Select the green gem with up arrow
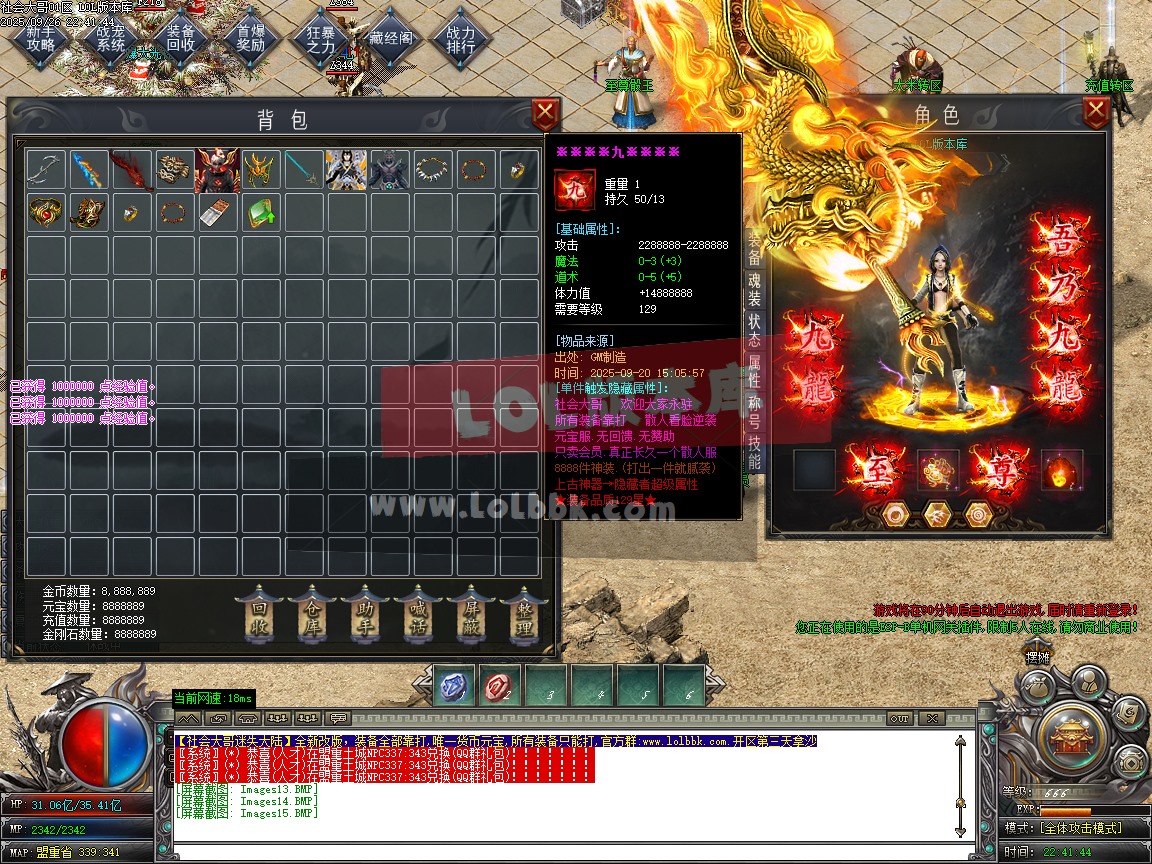 pyautogui.click(x=260, y=213)
